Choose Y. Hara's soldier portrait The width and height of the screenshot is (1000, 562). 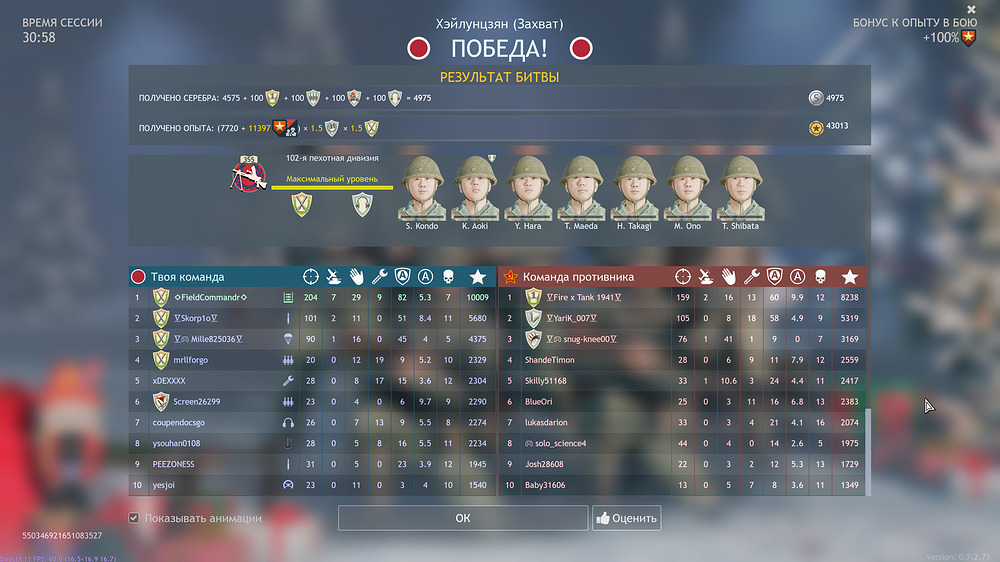tap(528, 186)
